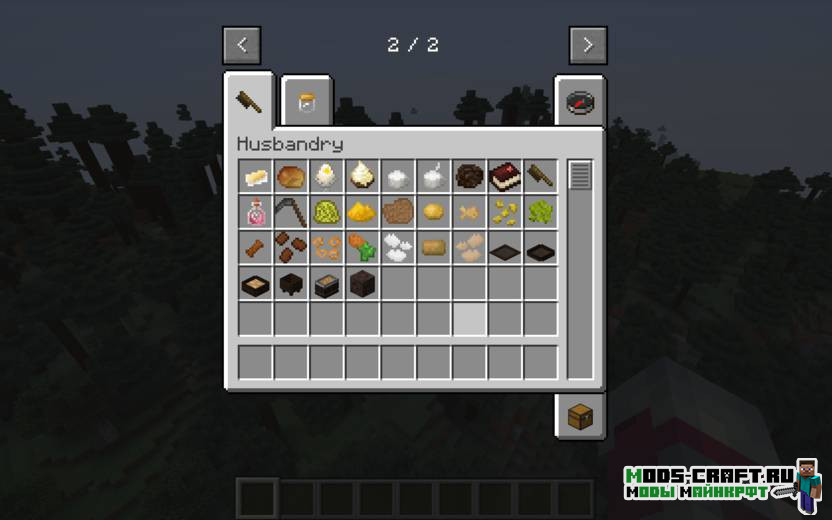832x520 pixels.
Task: Go to the next creative tab page
Action: click(x=588, y=45)
